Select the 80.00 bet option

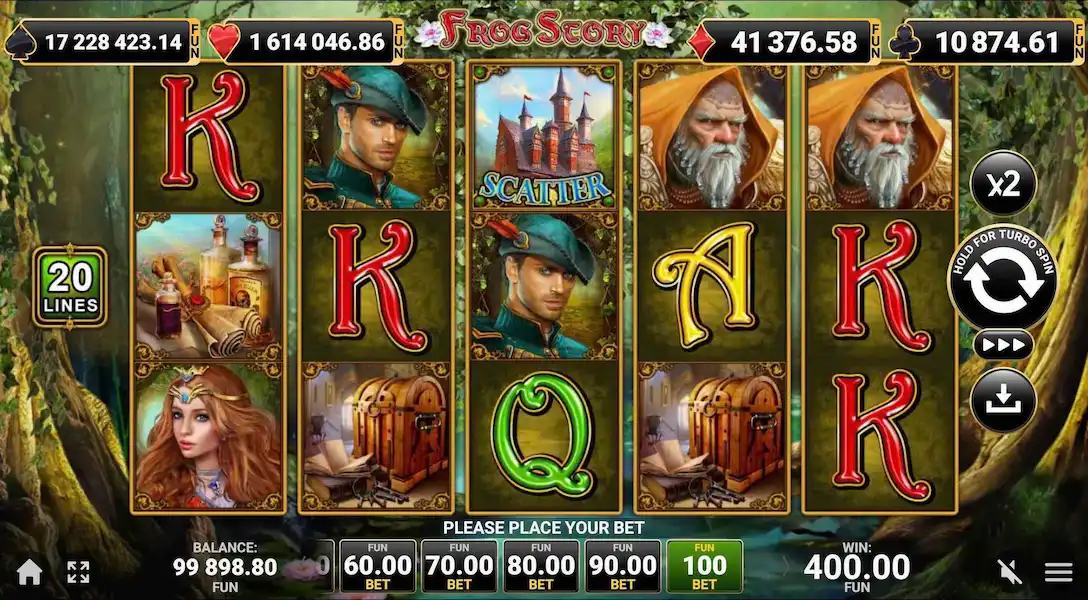pyautogui.click(x=541, y=568)
